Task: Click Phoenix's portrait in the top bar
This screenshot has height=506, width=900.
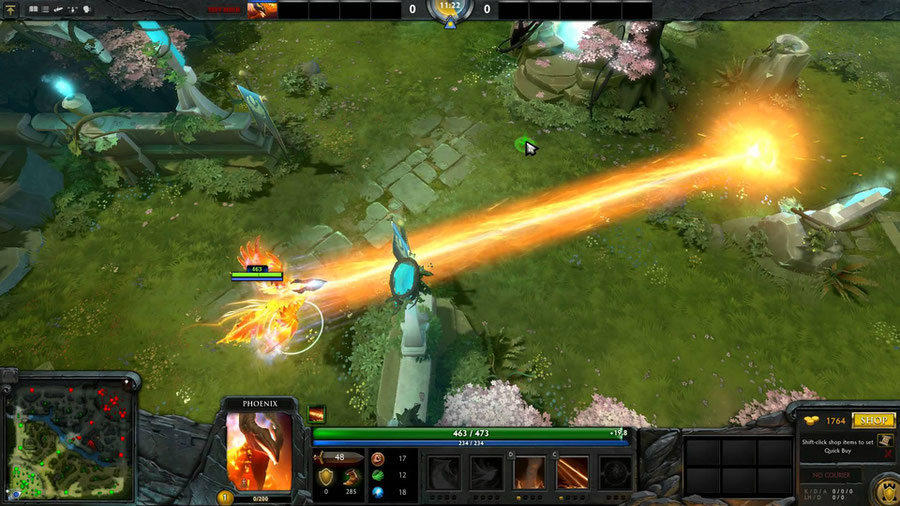Action: coord(262,10)
